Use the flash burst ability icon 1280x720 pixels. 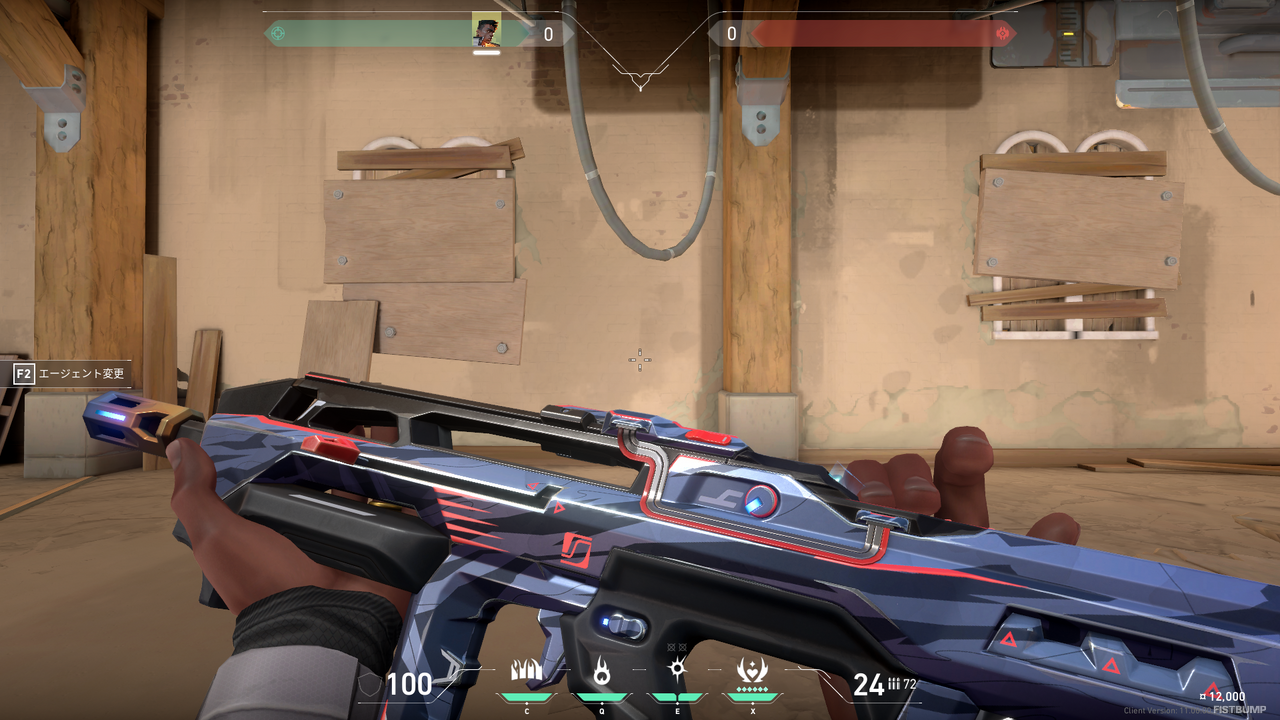click(676, 671)
